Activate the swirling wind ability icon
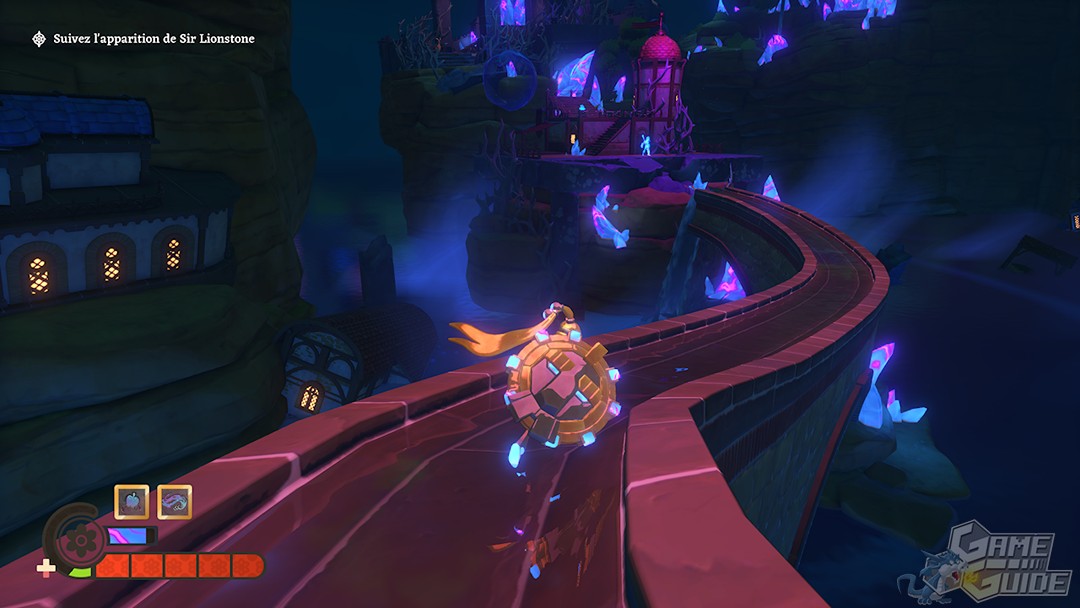 pos(174,502)
